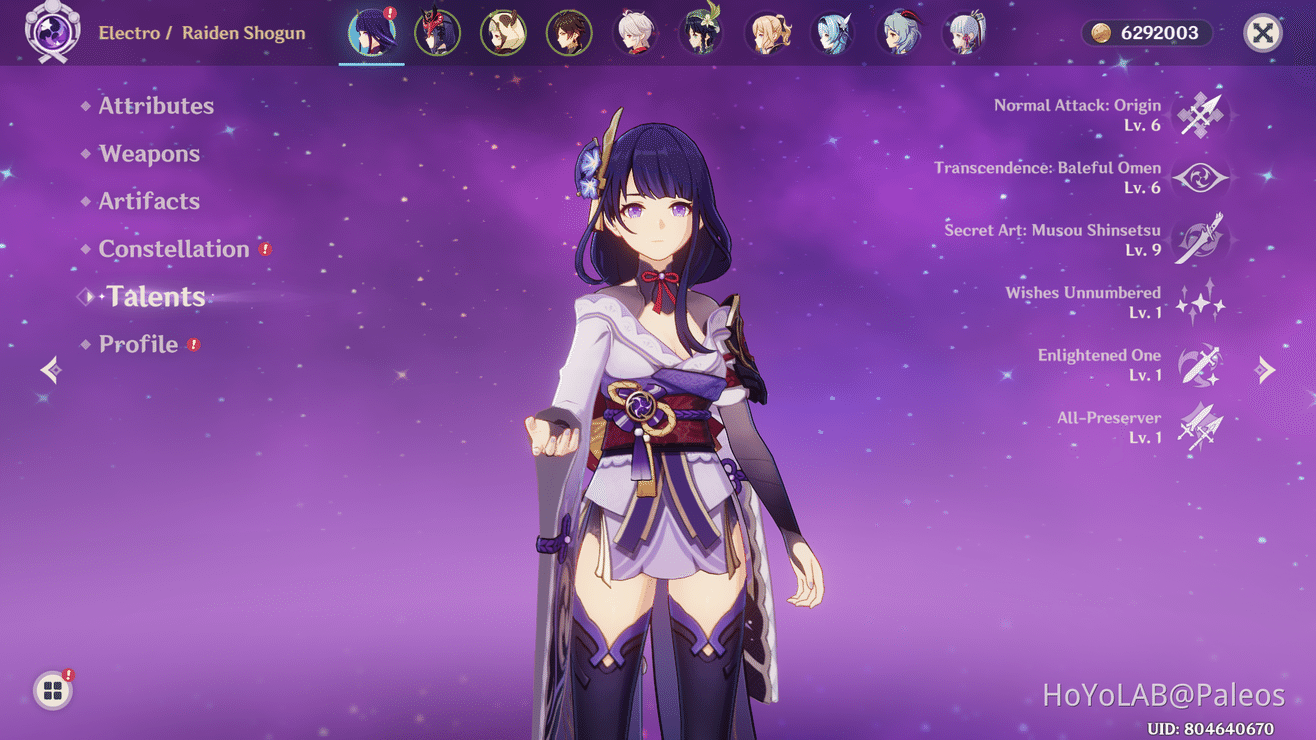Image resolution: width=1316 pixels, height=740 pixels.
Task: Pick the white-haired character portrait
Action: pyautogui.click(x=635, y=34)
